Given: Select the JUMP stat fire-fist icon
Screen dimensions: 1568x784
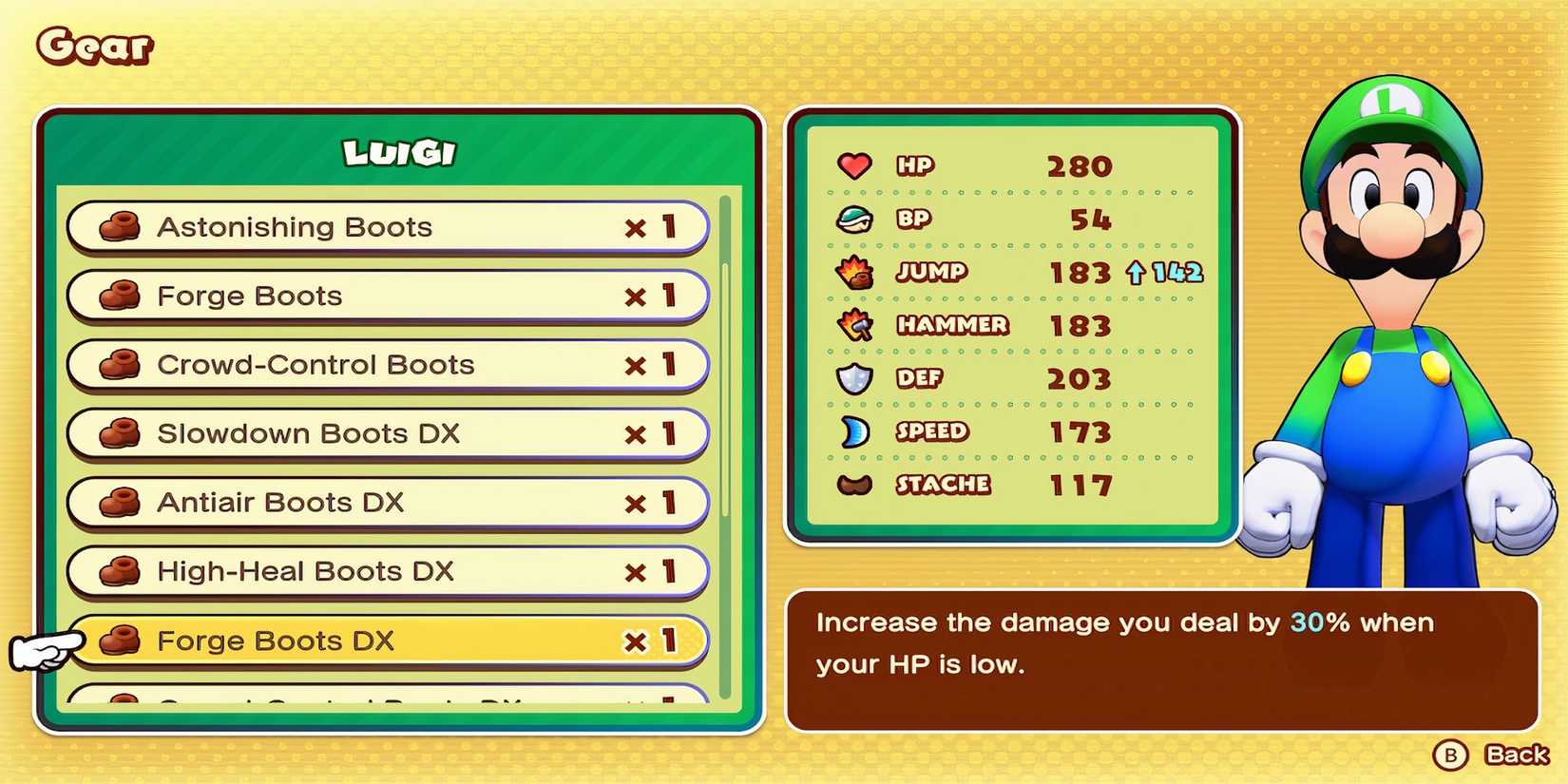Looking at the screenshot, I should pyautogui.click(x=854, y=272).
